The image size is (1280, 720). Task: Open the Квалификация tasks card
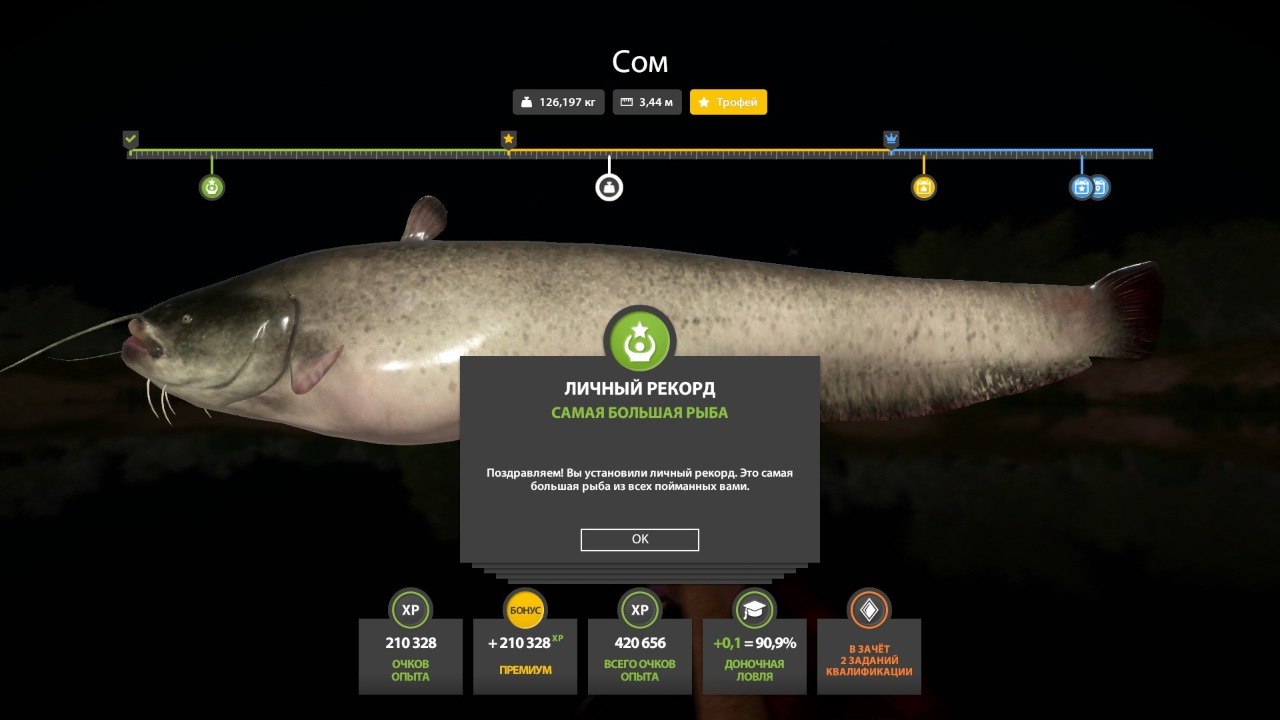869,655
